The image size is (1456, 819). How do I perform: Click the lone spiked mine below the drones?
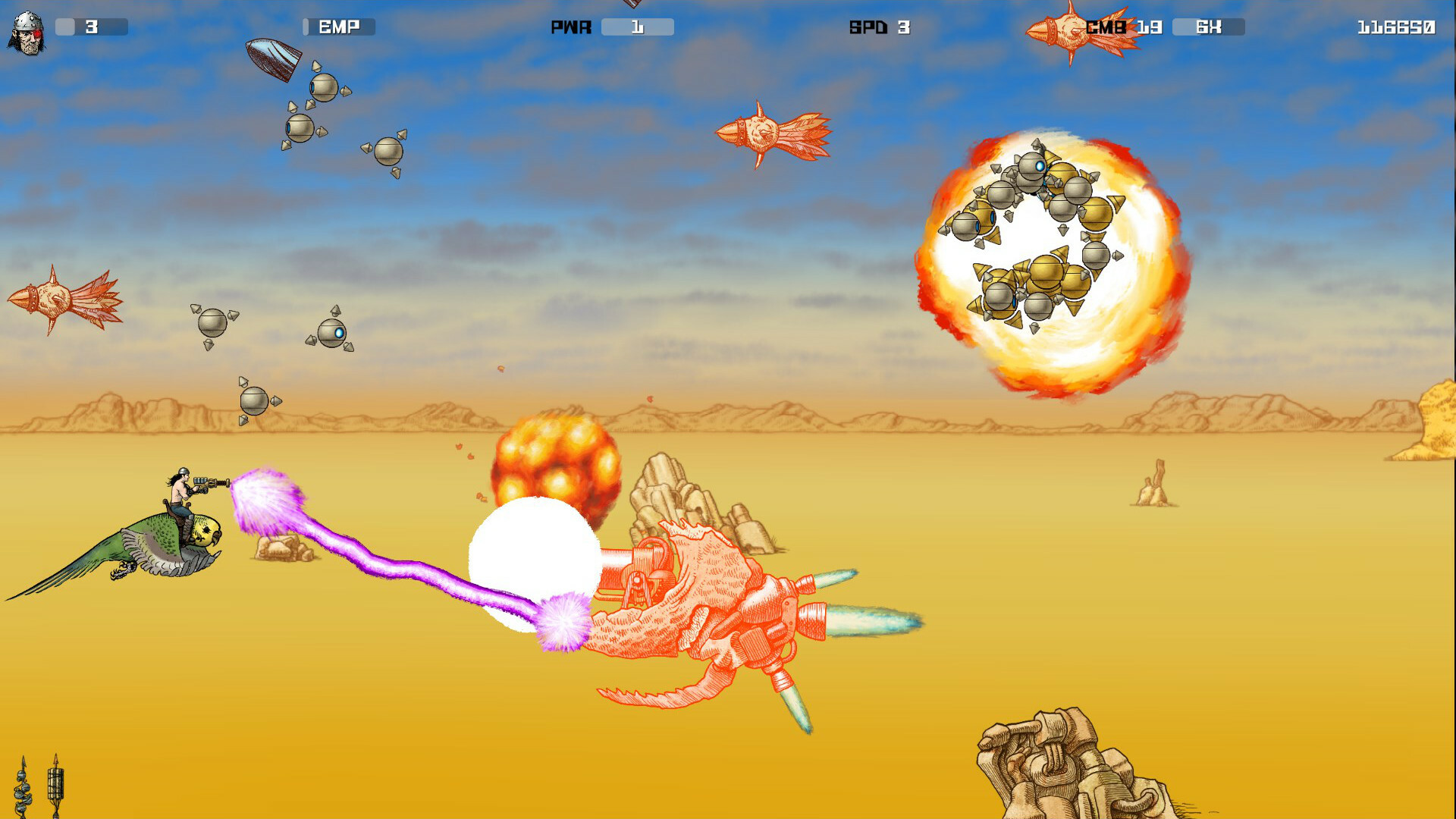click(256, 400)
